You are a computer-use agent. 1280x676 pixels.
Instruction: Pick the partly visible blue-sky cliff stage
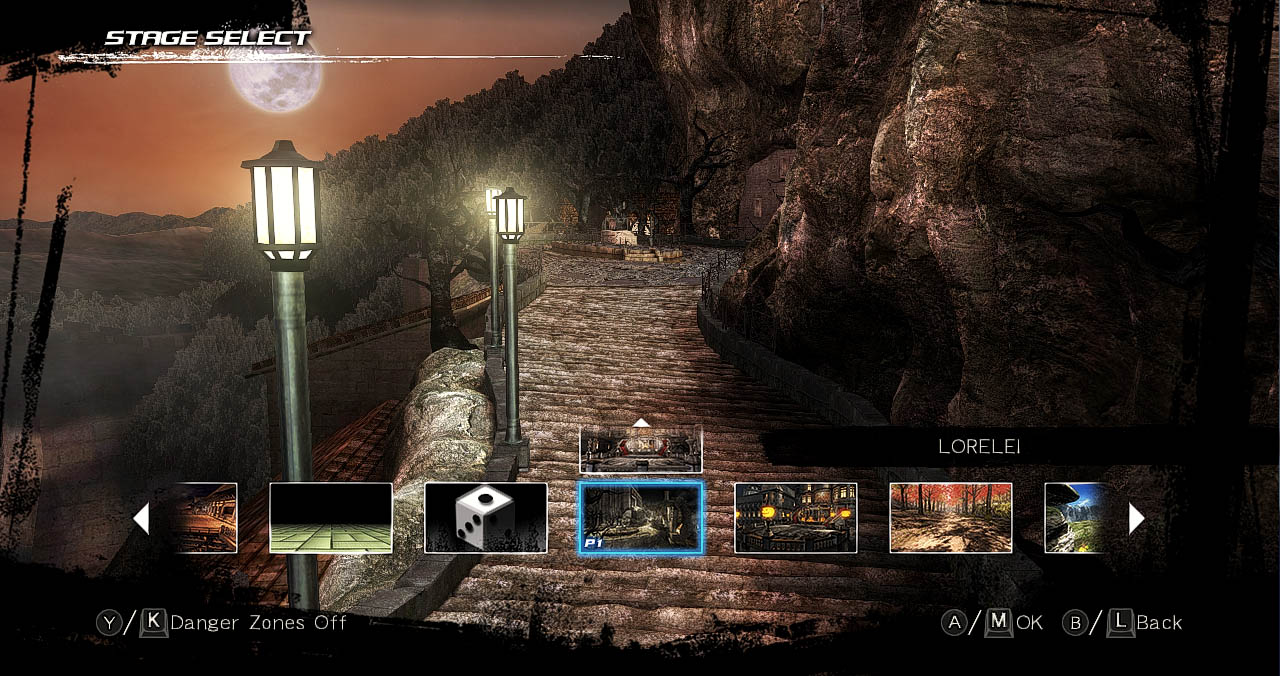pos(1075,517)
